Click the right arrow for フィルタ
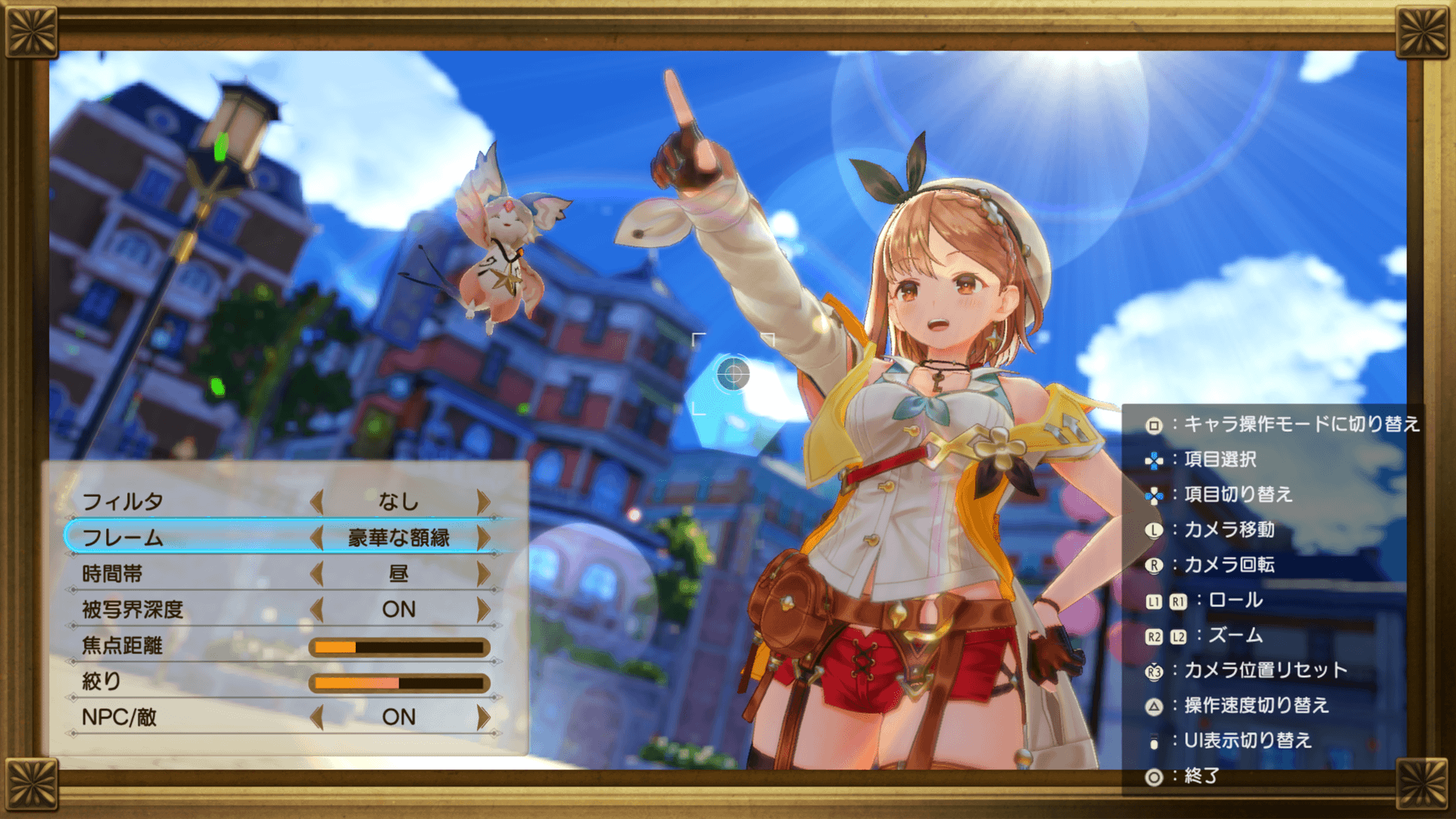 483,501
